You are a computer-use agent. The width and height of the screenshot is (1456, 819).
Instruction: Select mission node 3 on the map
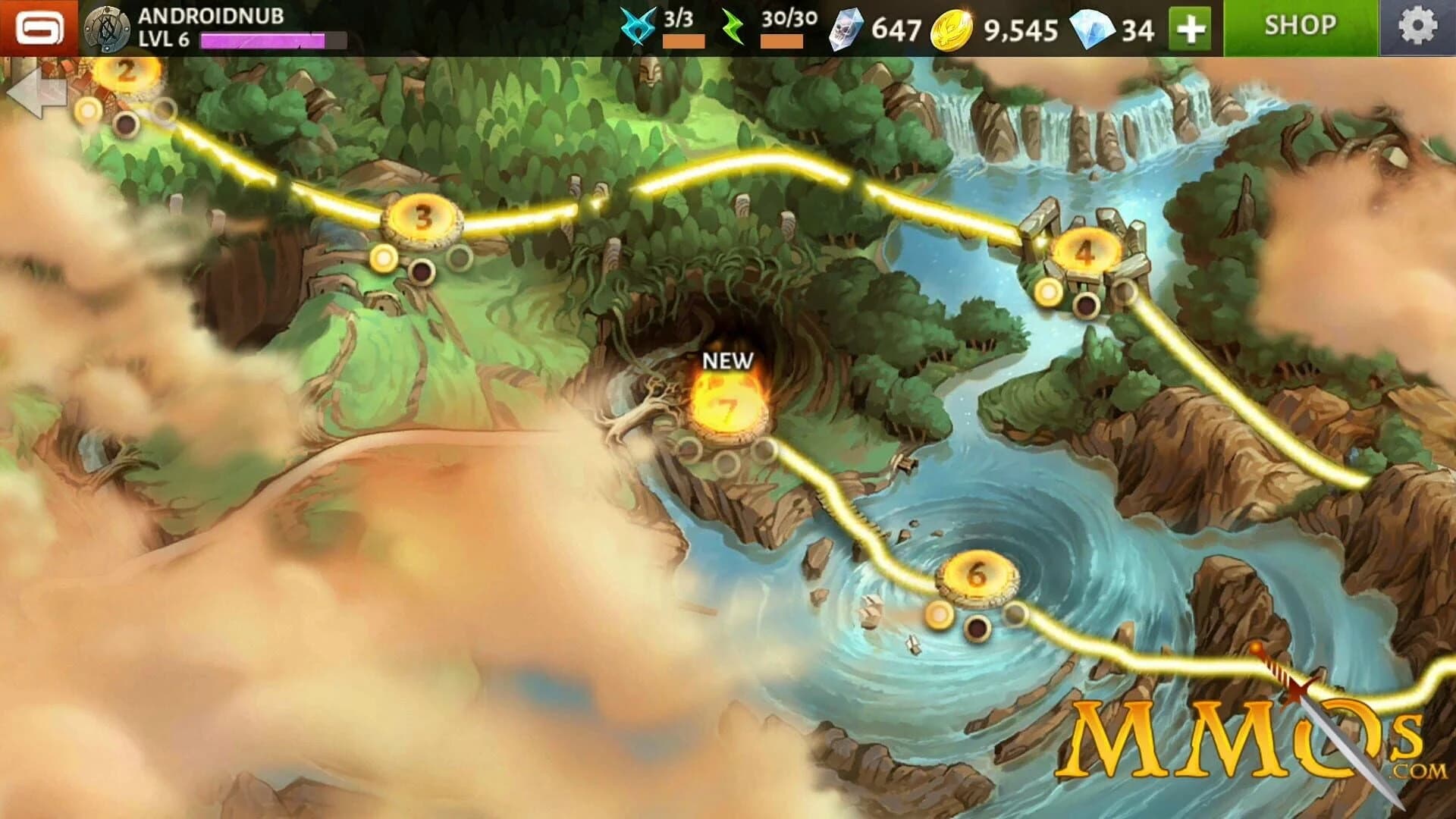(x=421, y=220)
